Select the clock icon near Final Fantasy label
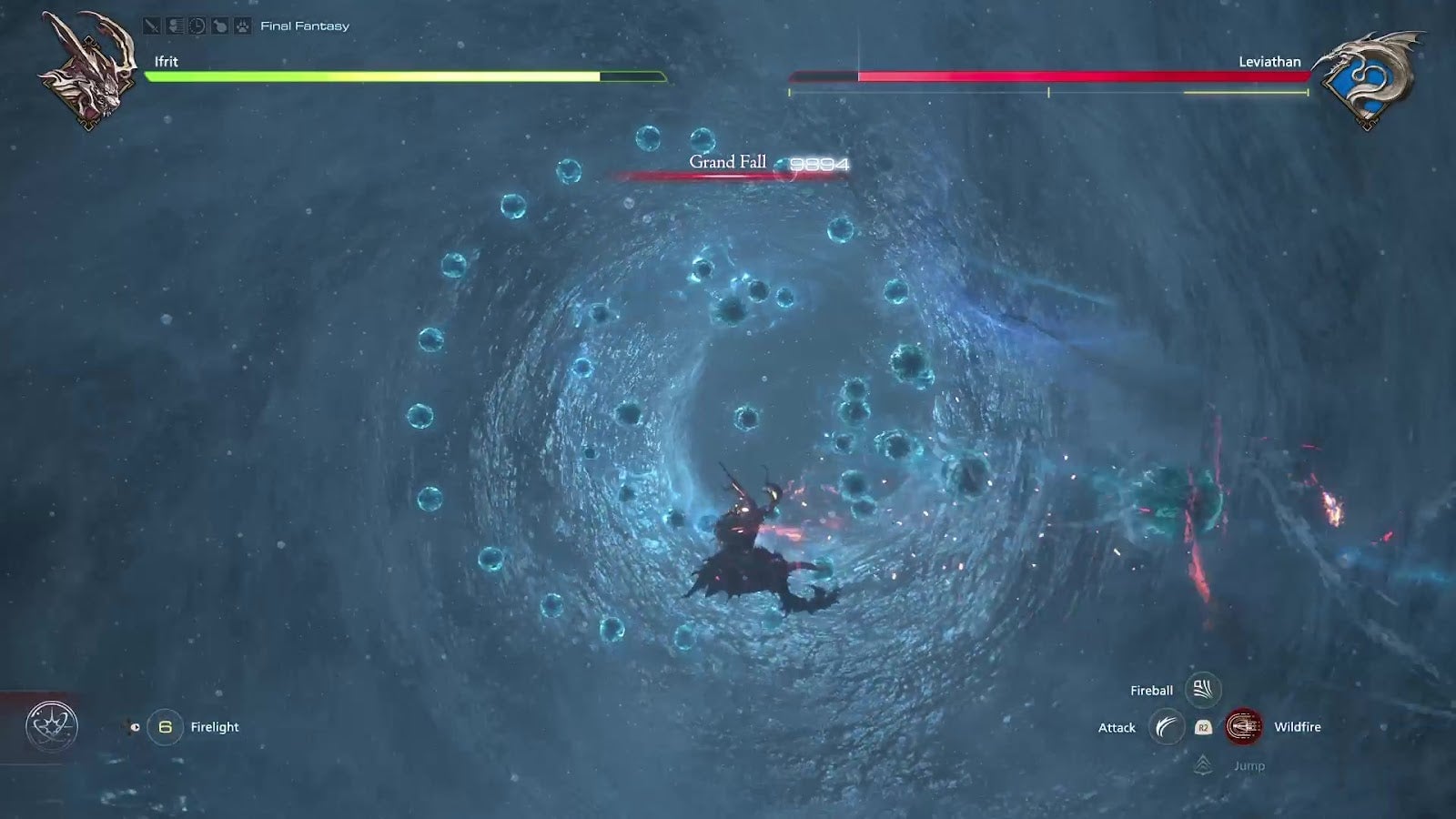Screen dimensions: 1456x819 point(197,25)
